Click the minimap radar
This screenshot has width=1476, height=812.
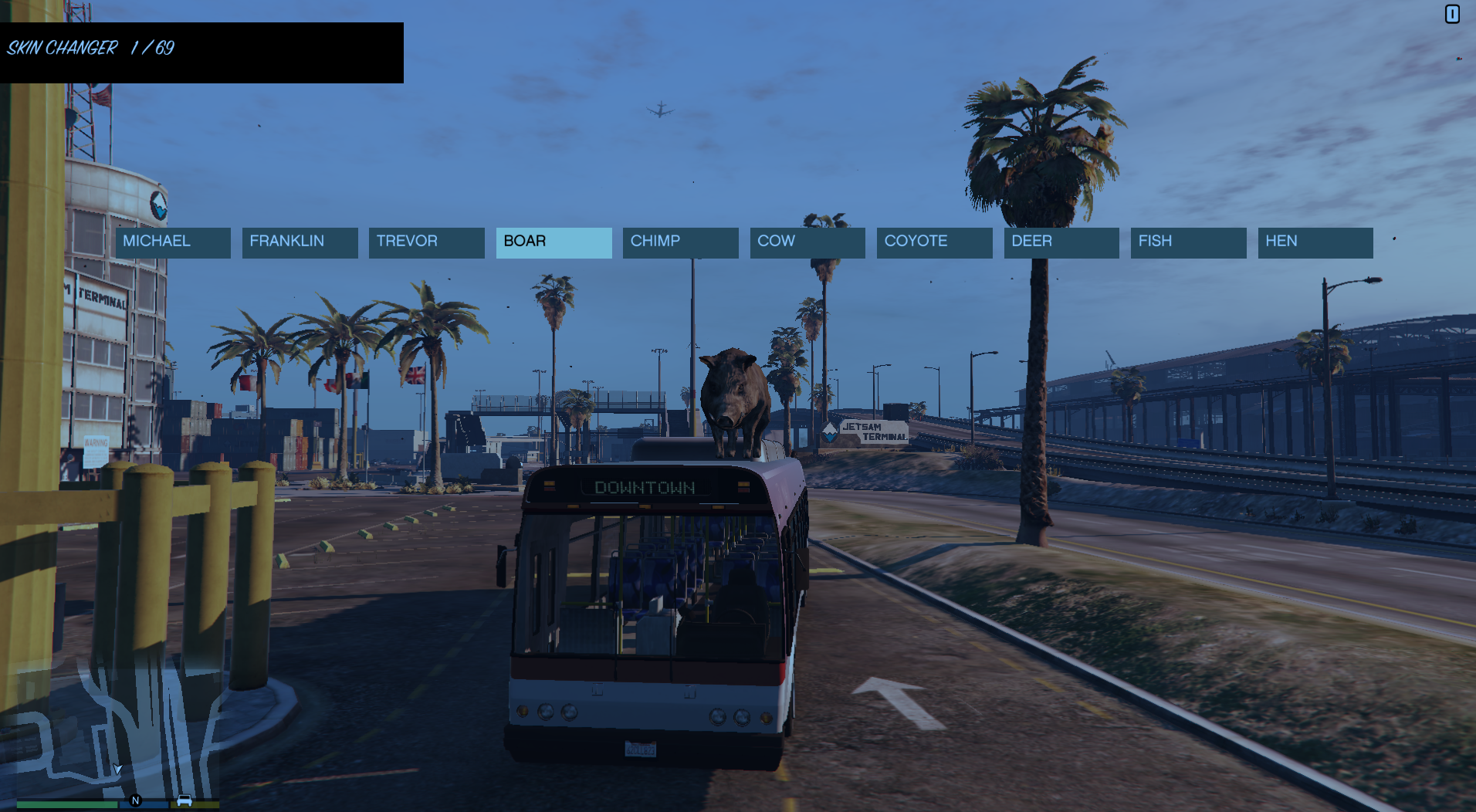[x=116, y=729]
